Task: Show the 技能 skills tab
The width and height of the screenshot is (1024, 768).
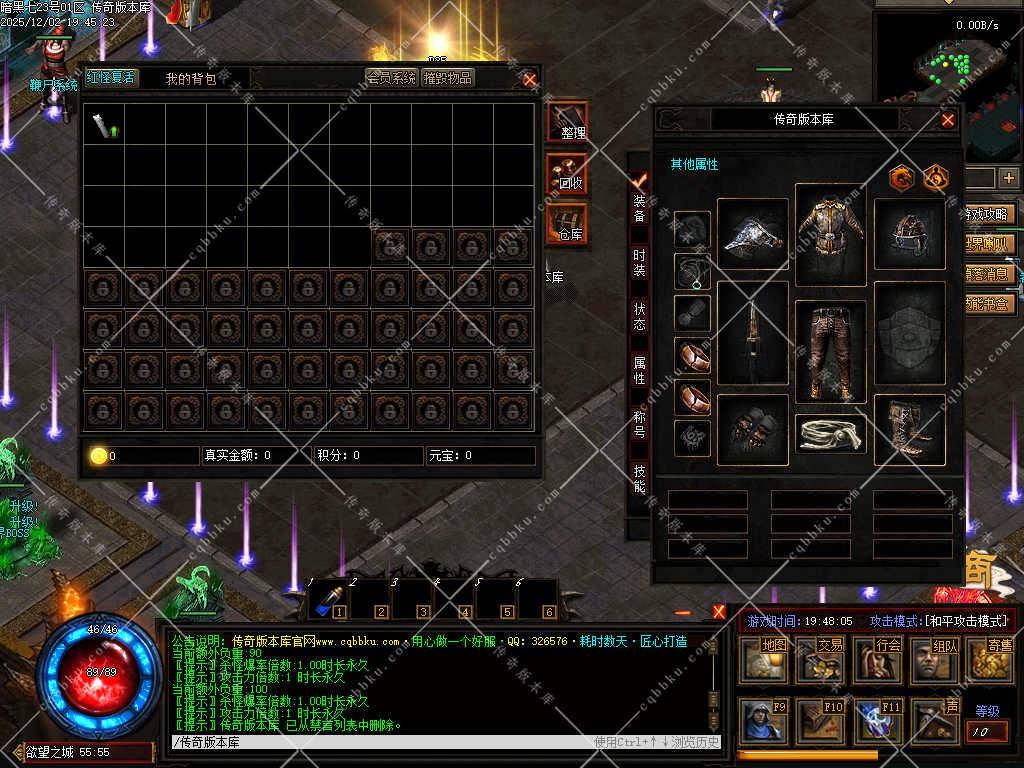Action: coord(639,479)
